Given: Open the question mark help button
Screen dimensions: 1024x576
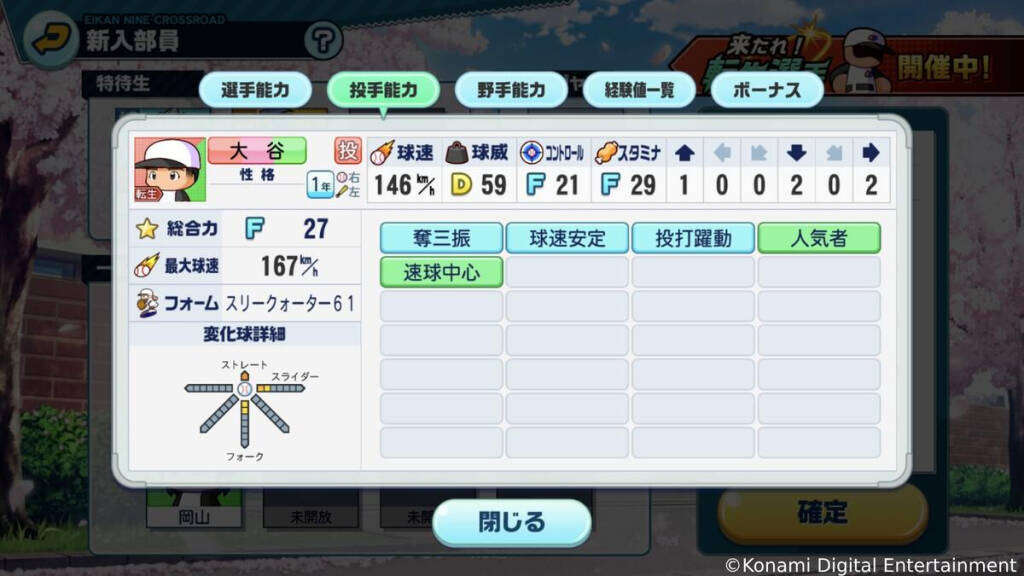Looking at the screenshot, I should tap(322, 41).
